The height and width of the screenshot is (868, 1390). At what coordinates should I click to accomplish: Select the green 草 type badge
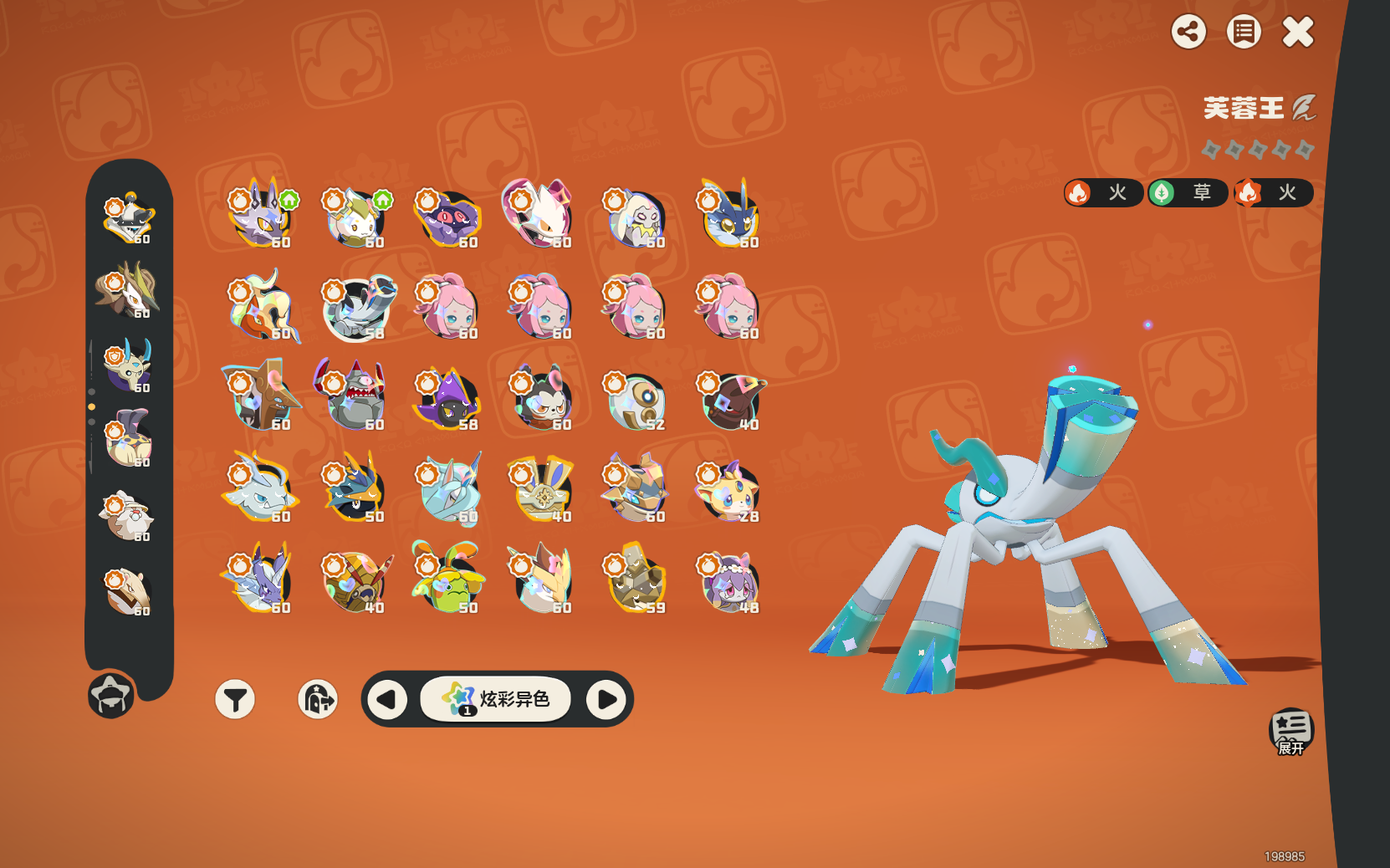click(x=1187, y=193)
